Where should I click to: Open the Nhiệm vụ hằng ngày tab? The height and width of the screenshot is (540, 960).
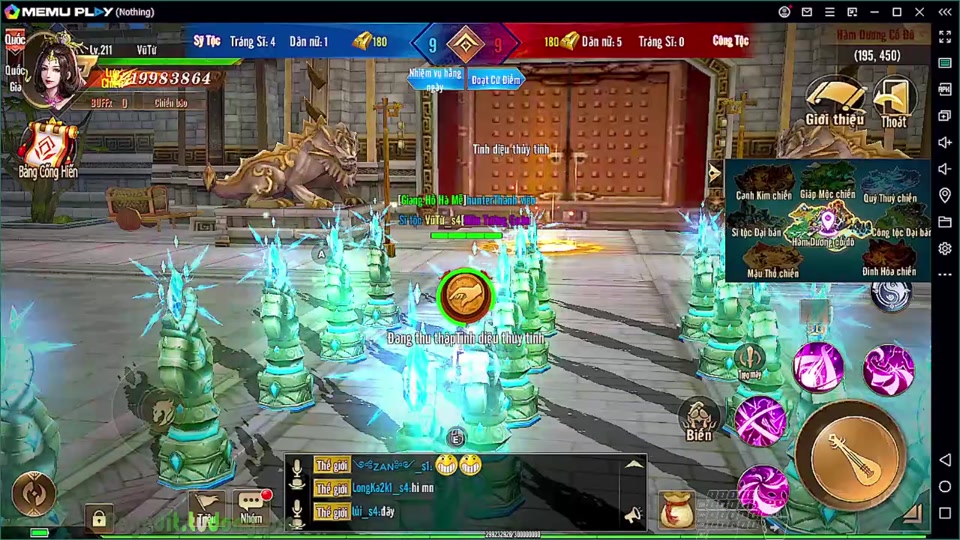tap(434, 79)
